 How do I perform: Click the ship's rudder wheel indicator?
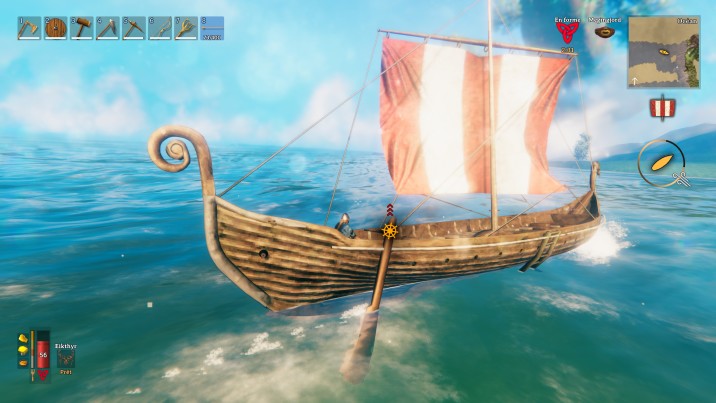pos(390,231)
